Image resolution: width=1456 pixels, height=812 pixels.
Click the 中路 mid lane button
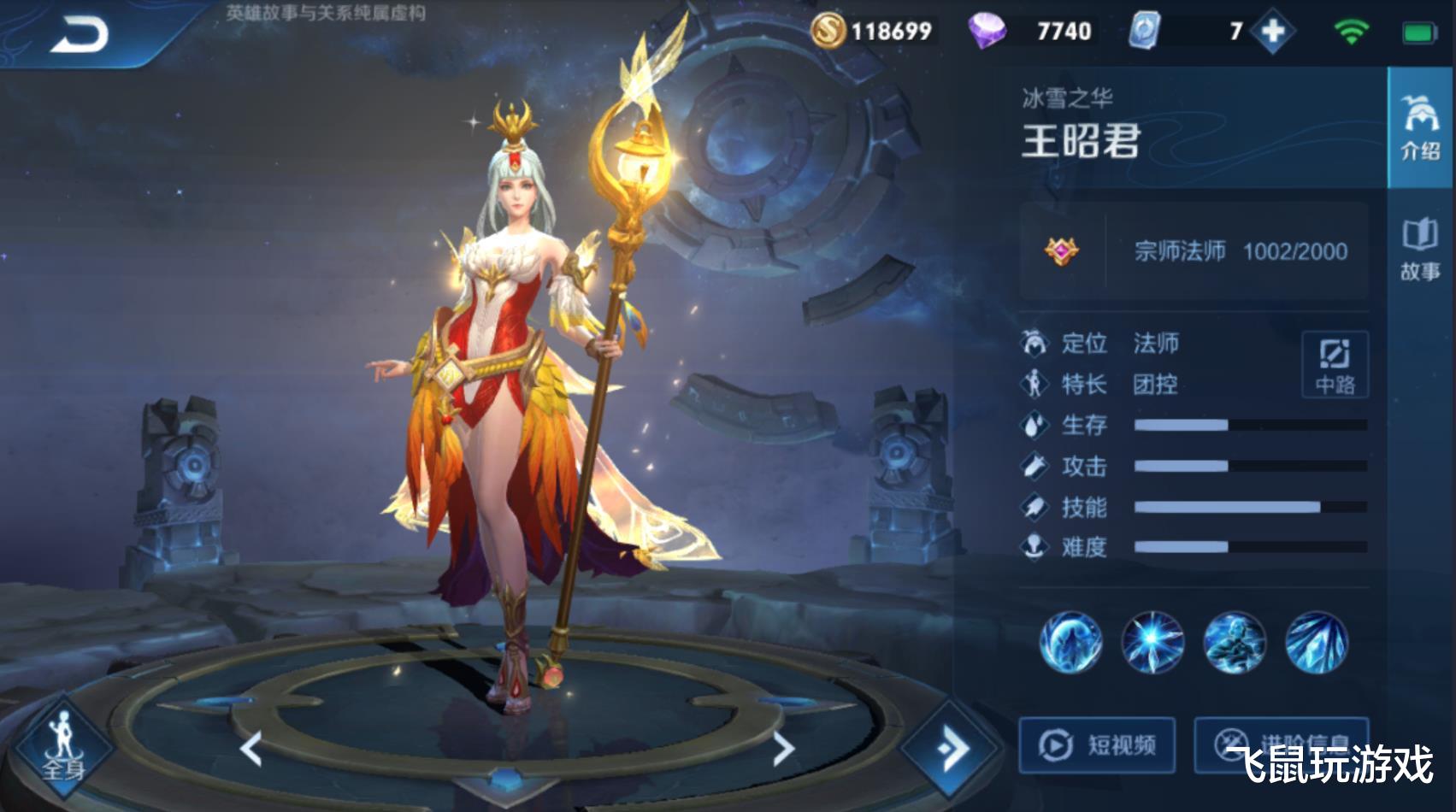pos(1335,365)
